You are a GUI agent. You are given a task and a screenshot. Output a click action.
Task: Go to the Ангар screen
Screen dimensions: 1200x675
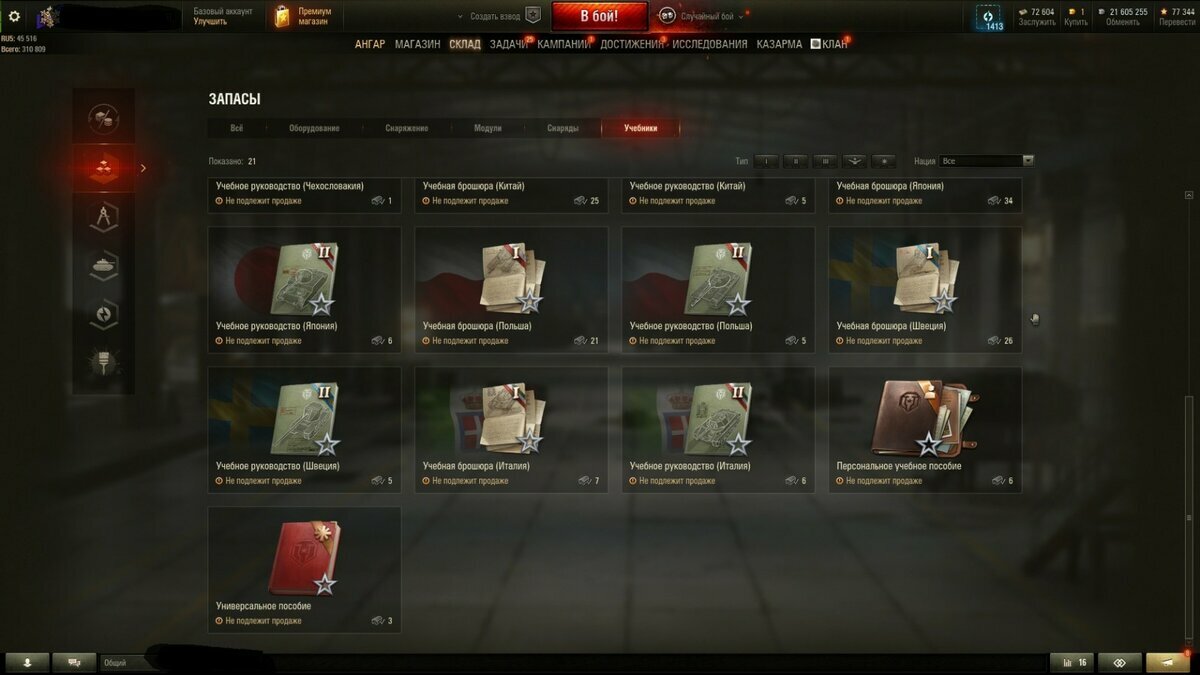coord(369,44)
